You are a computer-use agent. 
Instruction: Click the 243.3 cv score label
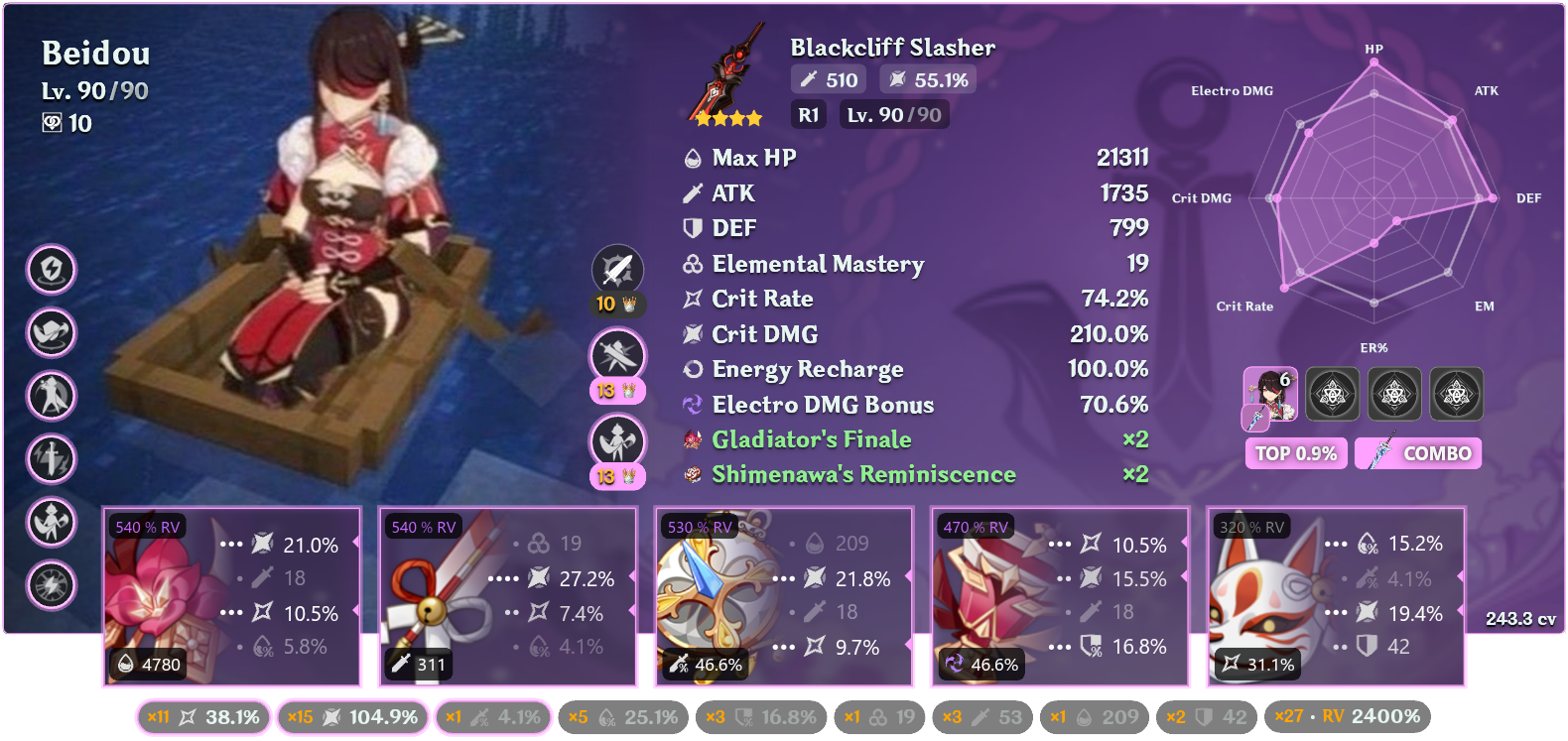click(1519, 619)
